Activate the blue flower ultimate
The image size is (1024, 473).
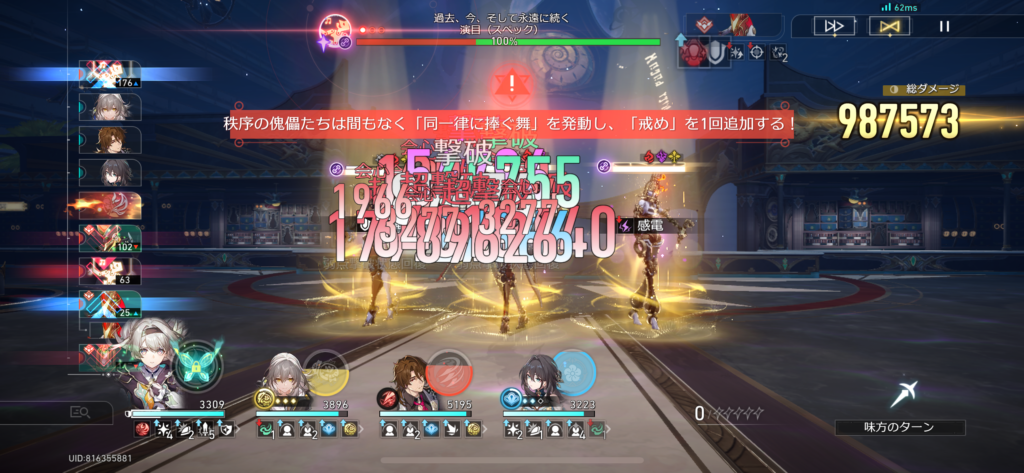pos(572,372)
